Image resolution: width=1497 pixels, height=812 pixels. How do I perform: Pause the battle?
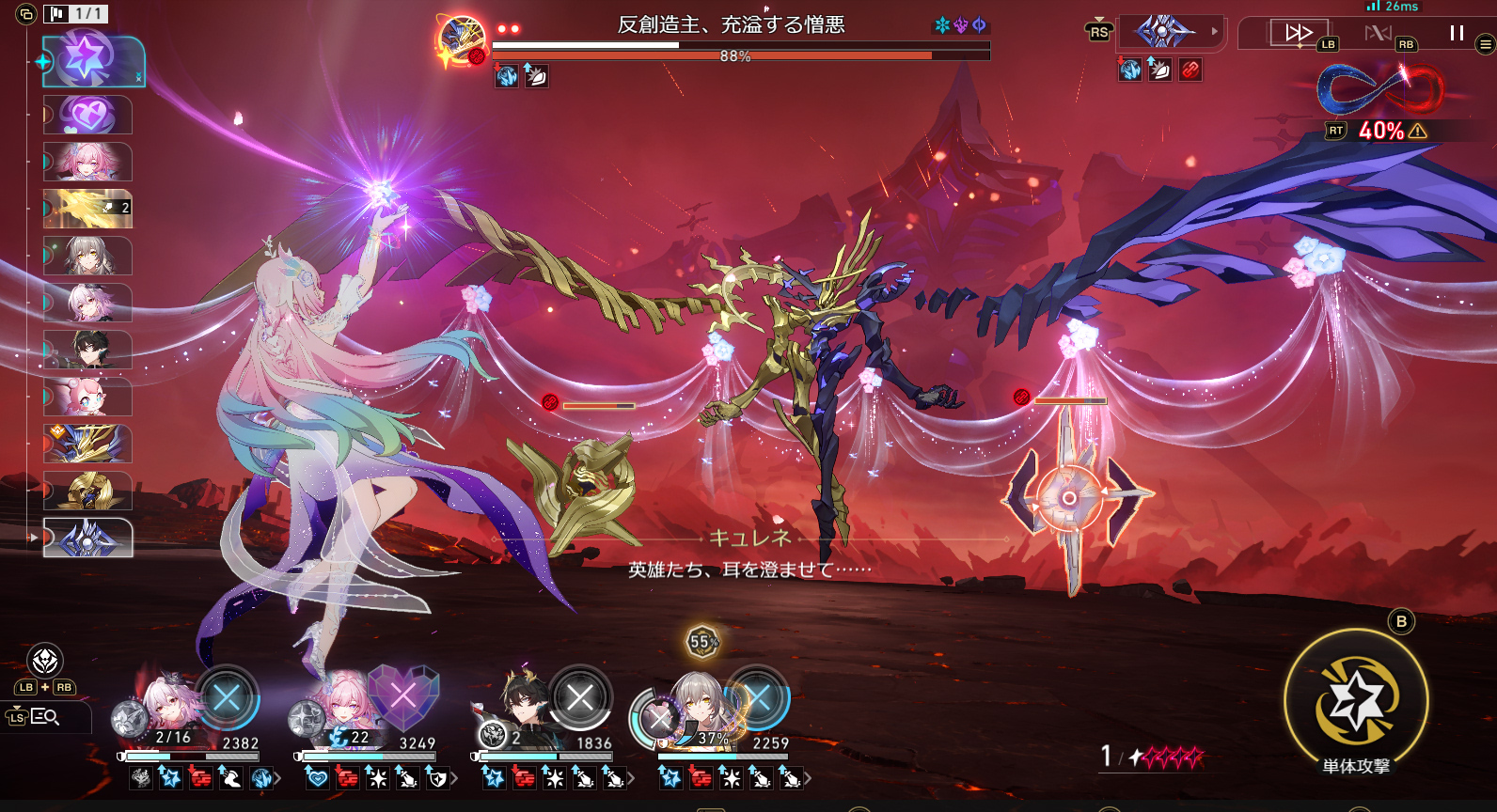point(1457,34)
